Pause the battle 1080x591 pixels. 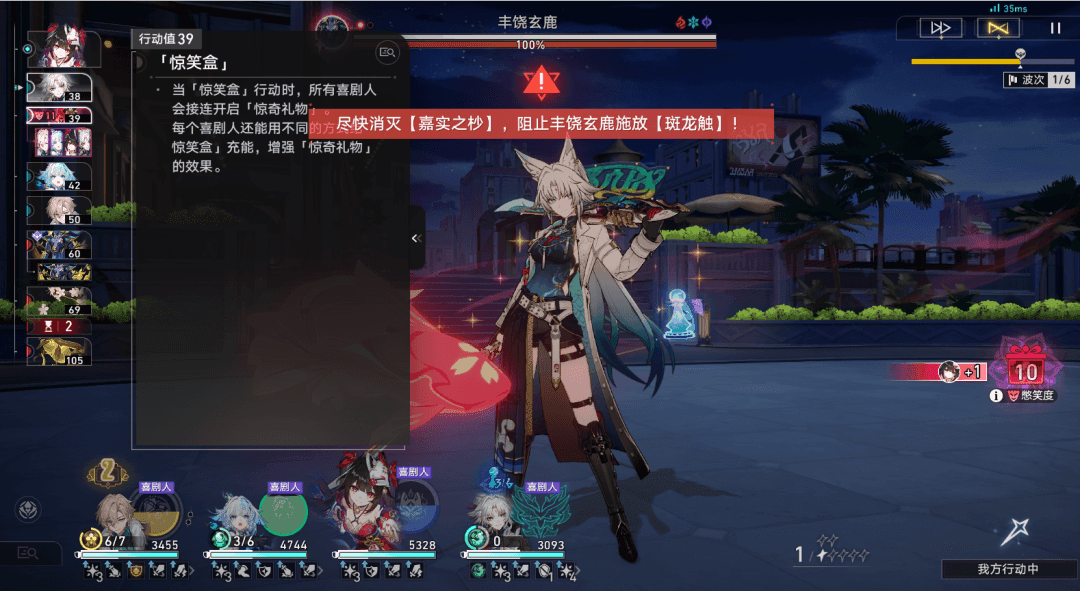tap(1055, 28)
